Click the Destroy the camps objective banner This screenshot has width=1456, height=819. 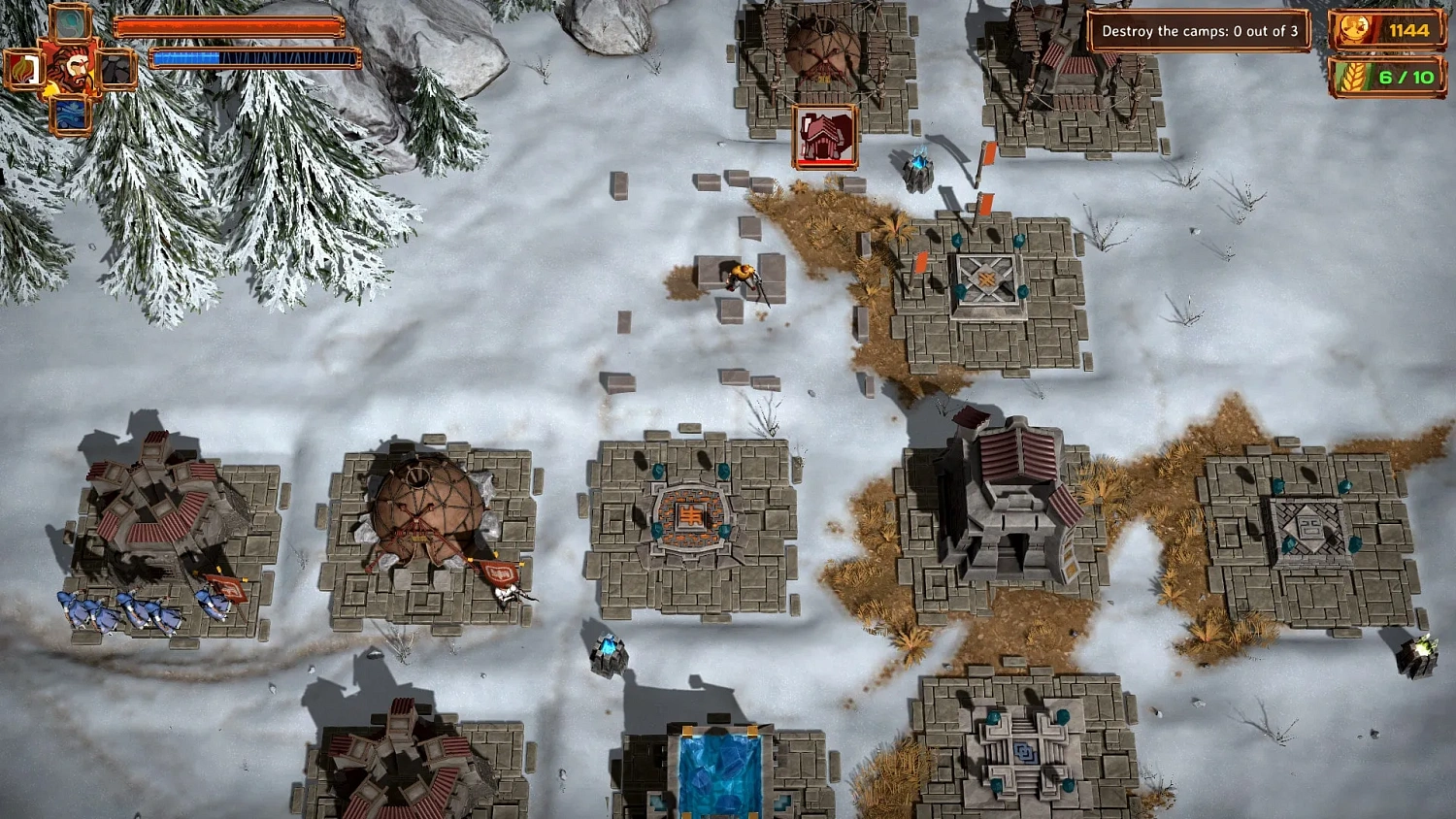click(x=1204, y=30)
